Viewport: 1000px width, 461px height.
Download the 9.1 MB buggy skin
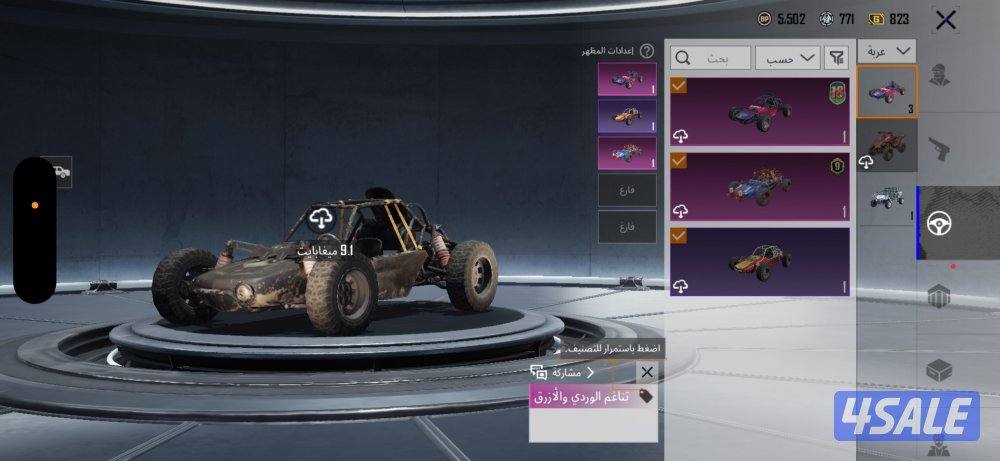point(320,218)
